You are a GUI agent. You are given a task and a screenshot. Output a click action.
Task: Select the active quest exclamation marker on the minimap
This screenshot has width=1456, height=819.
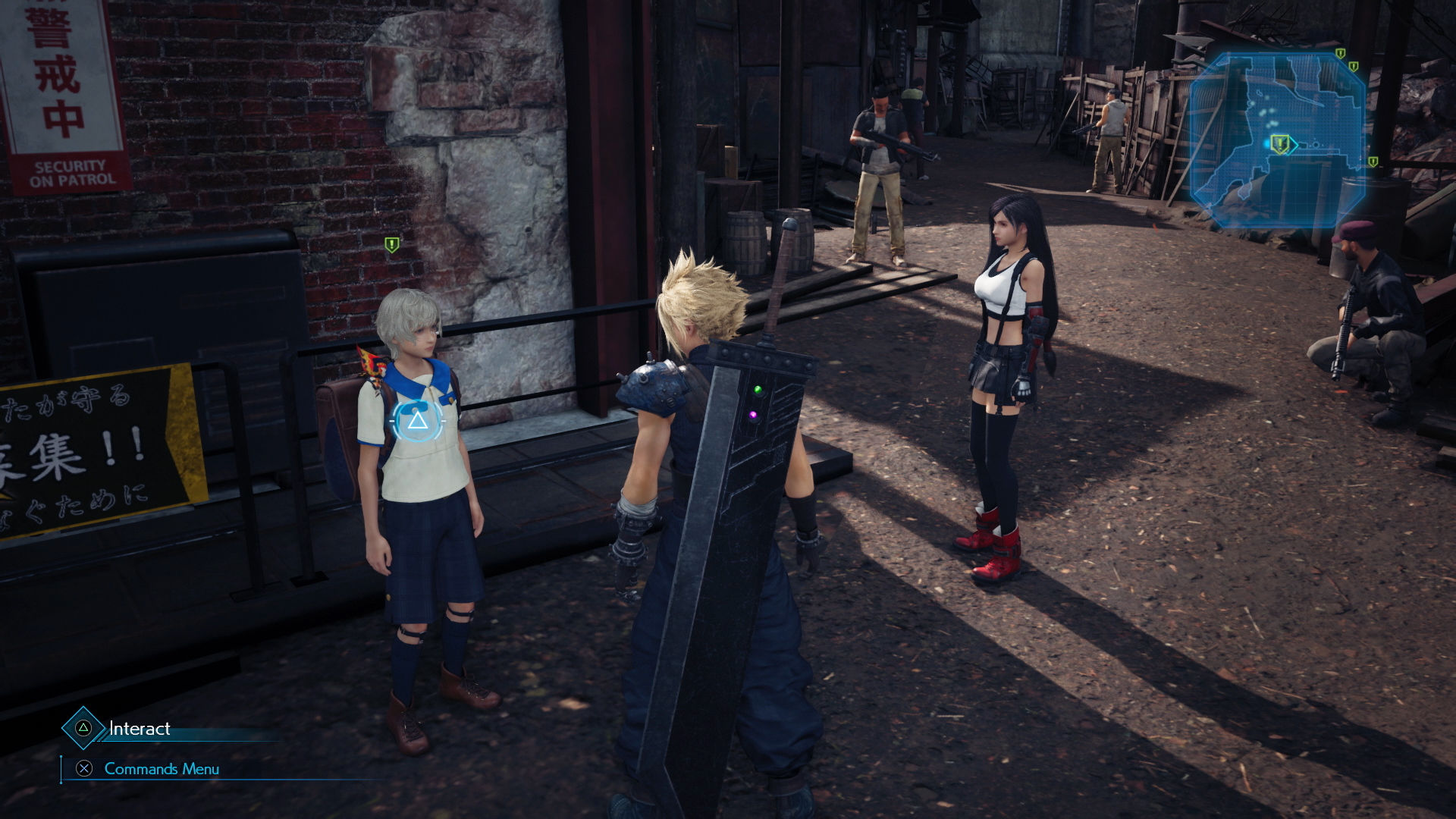point(1280,144)
